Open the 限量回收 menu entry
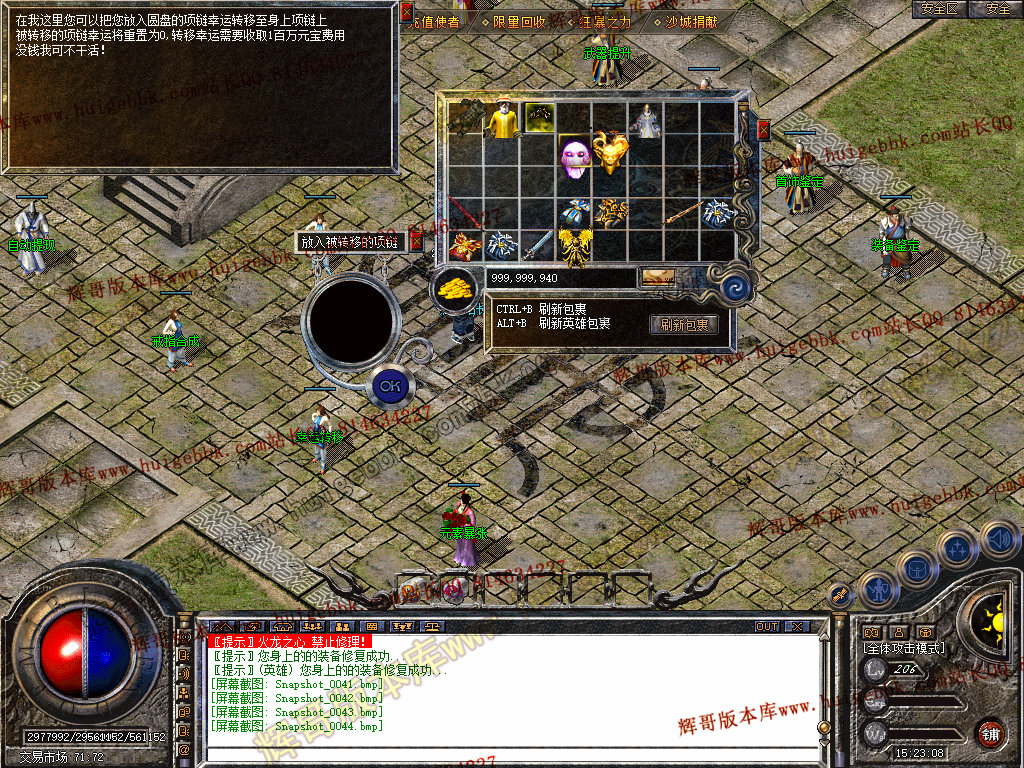The height and width of the screenshot is (768, 1024). [x=519, y=21]
